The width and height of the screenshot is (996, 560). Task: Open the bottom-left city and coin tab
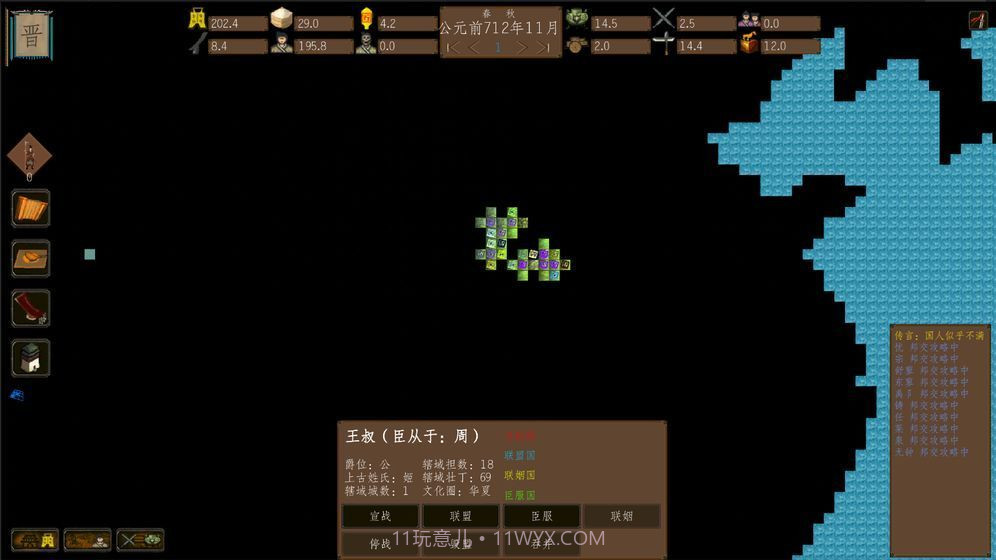[x=33, y=540]
